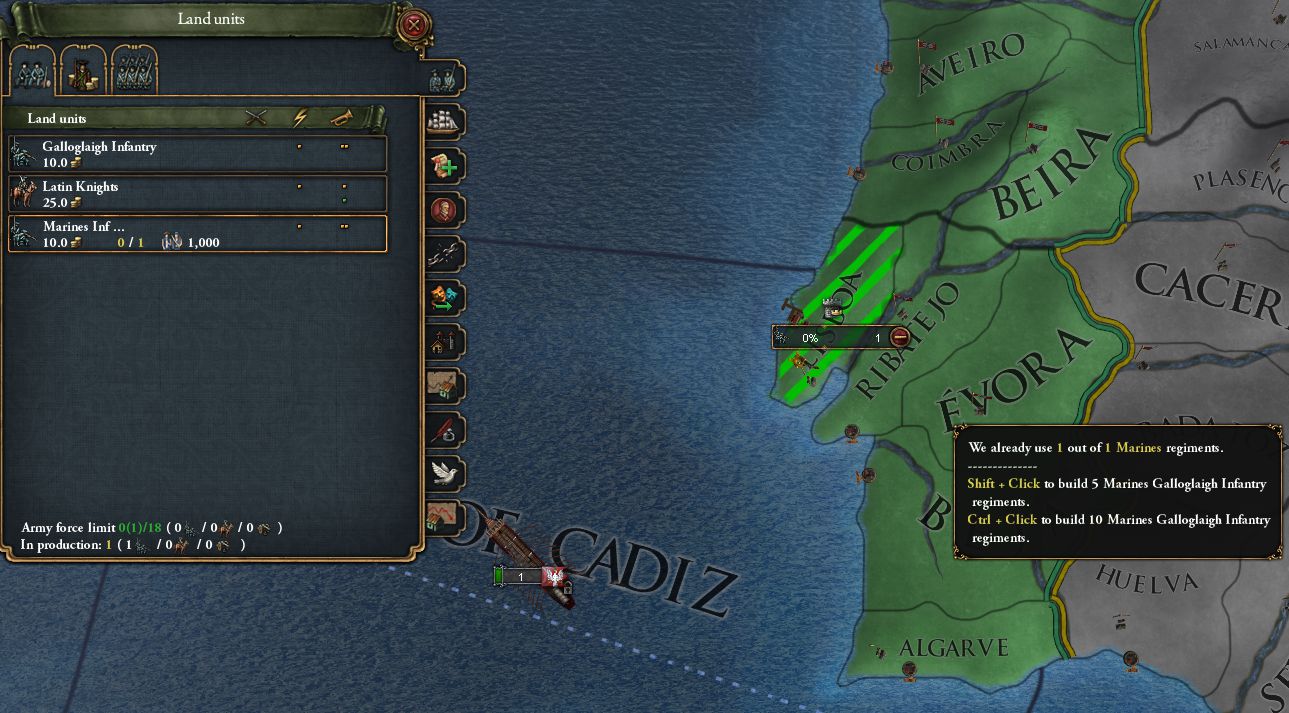1289x713 pixels.
Task: Select the Galloglaigh Infantry unit row
Action: click(198, 154)
